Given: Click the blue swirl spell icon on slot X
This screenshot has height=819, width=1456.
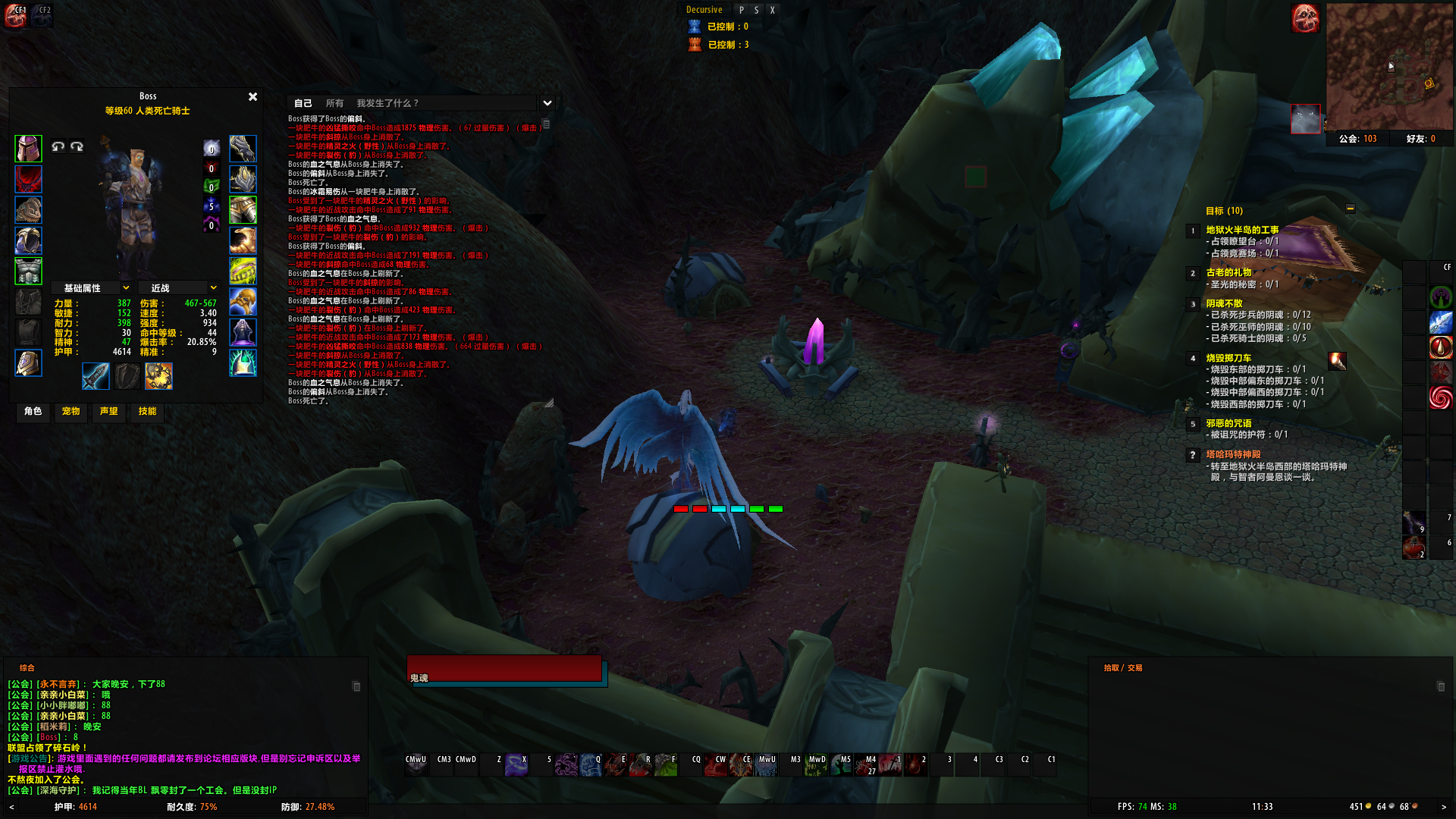Looking at the screenshot, I should click(515, 764).
